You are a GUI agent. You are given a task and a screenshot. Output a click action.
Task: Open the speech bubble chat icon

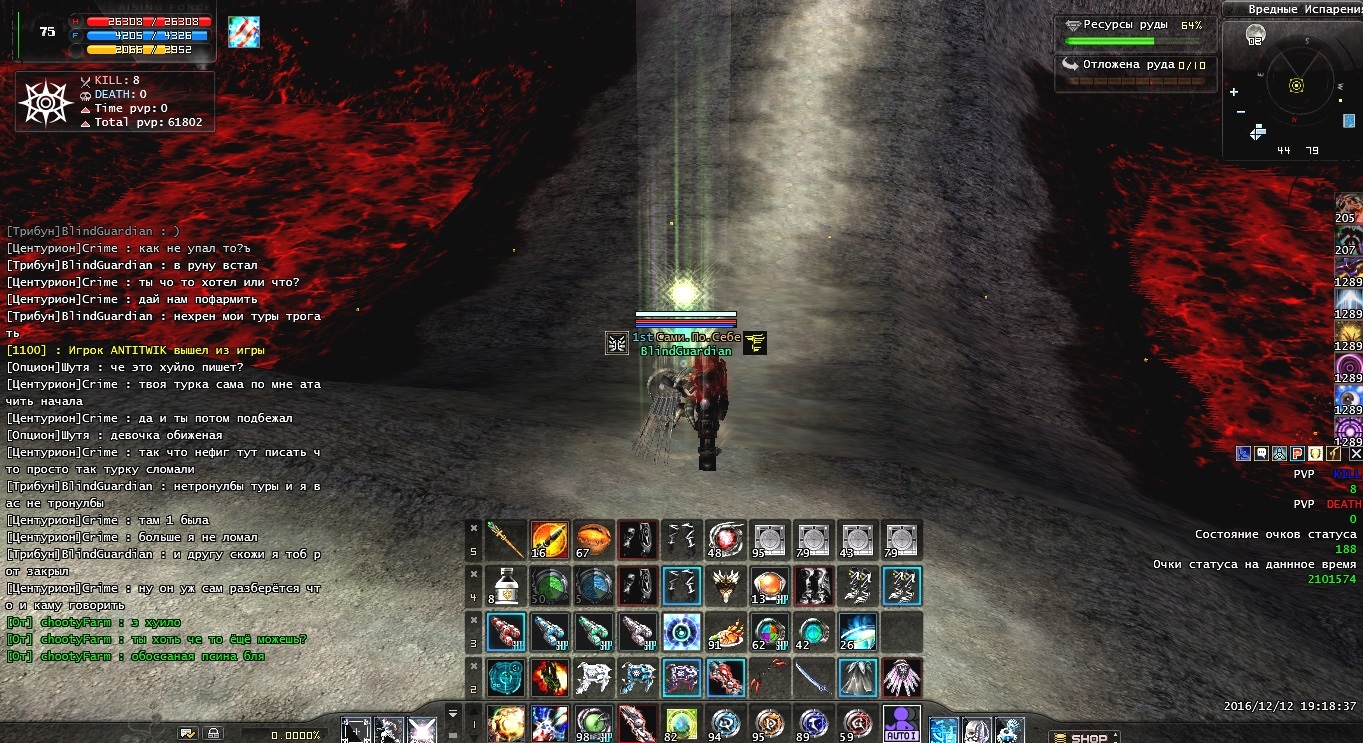point(1261,454)
